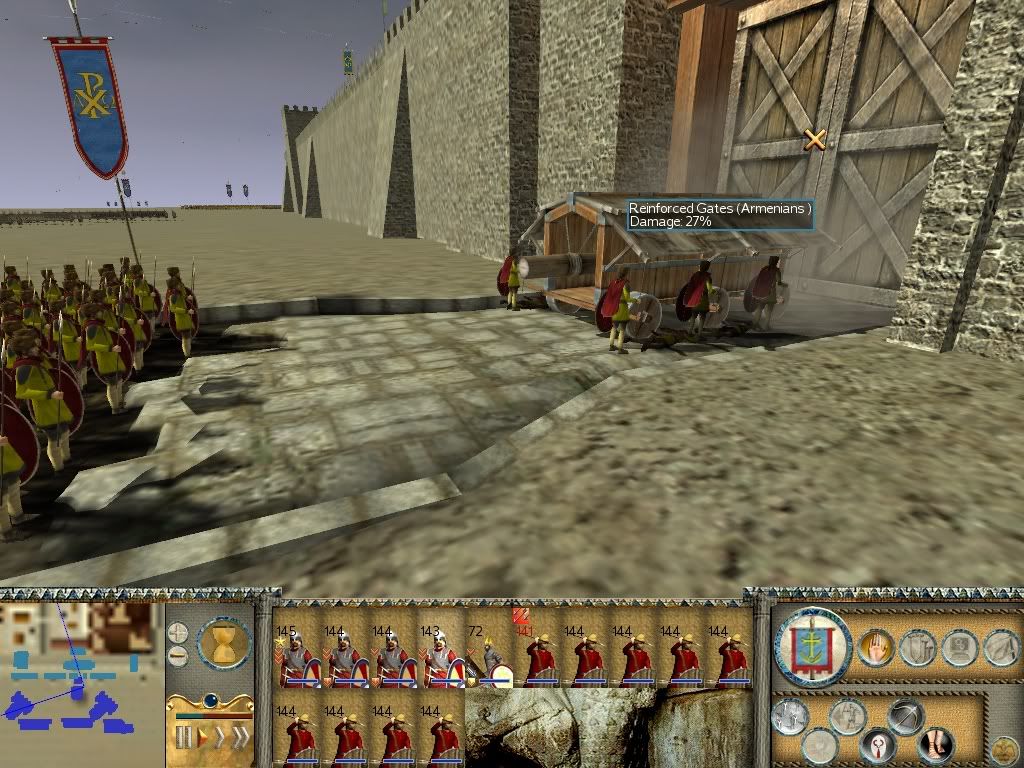Image resolution: width=1024 pixels, height=768 pixels.
Task: Set battle speed to normal play
Action: pos(202,738)
